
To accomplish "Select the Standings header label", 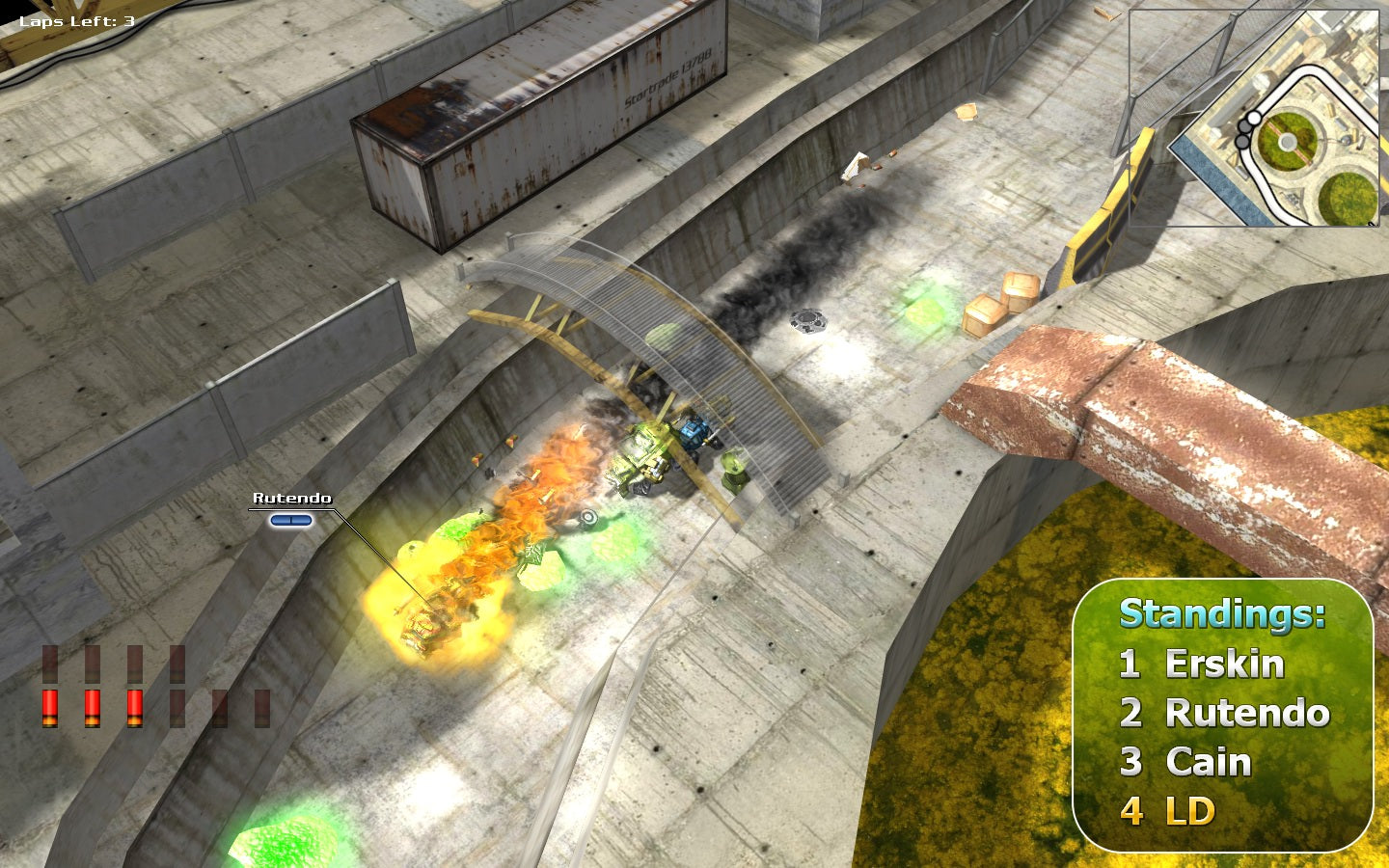I will pyautogui.click(x=1220, y=612).
